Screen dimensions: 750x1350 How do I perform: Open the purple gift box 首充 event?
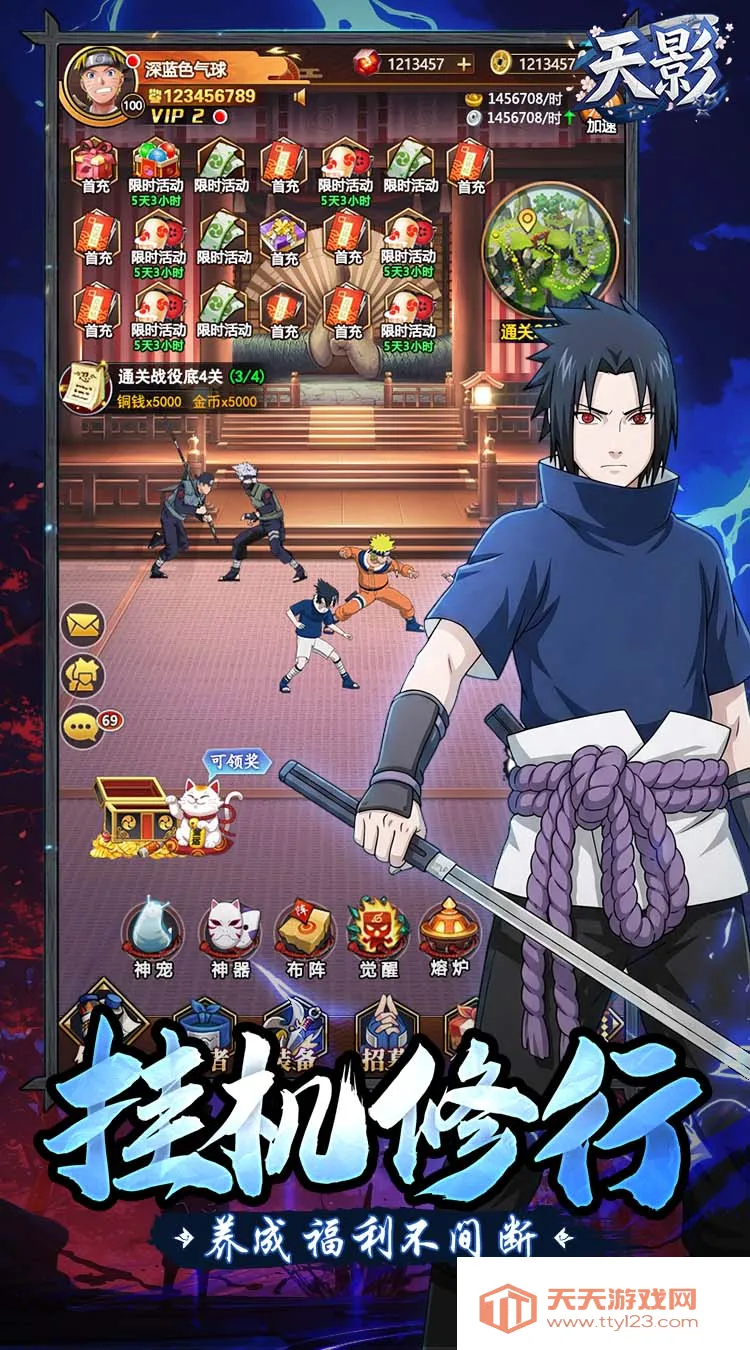point(284,236)
